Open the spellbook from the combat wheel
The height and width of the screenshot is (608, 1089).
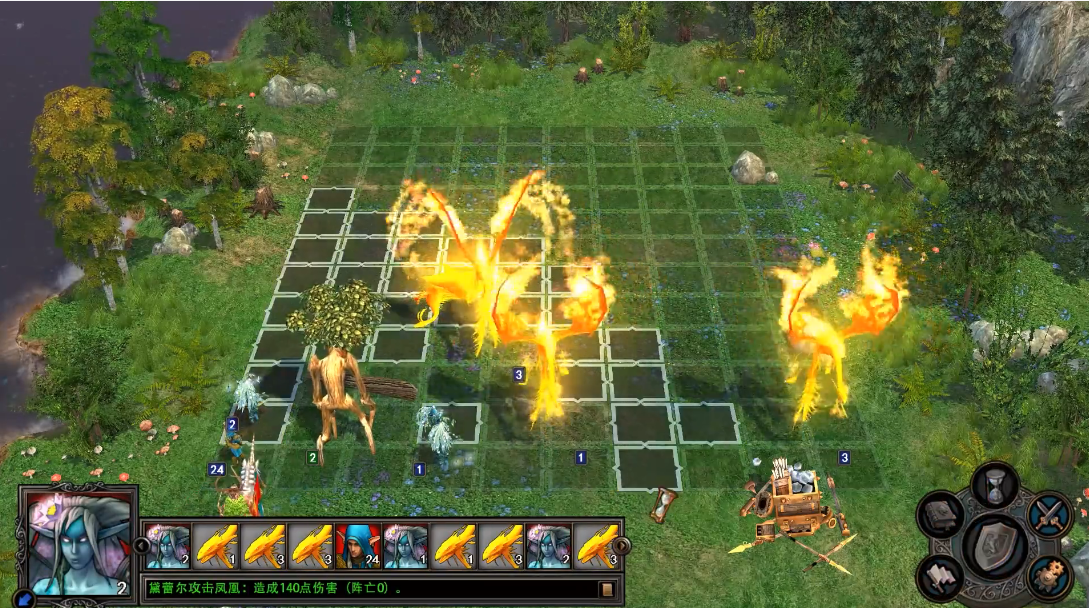941,516
